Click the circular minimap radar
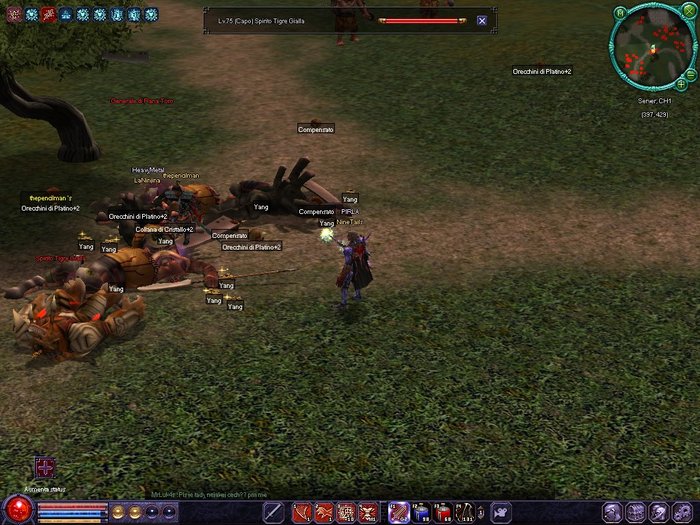 (650, 46)
